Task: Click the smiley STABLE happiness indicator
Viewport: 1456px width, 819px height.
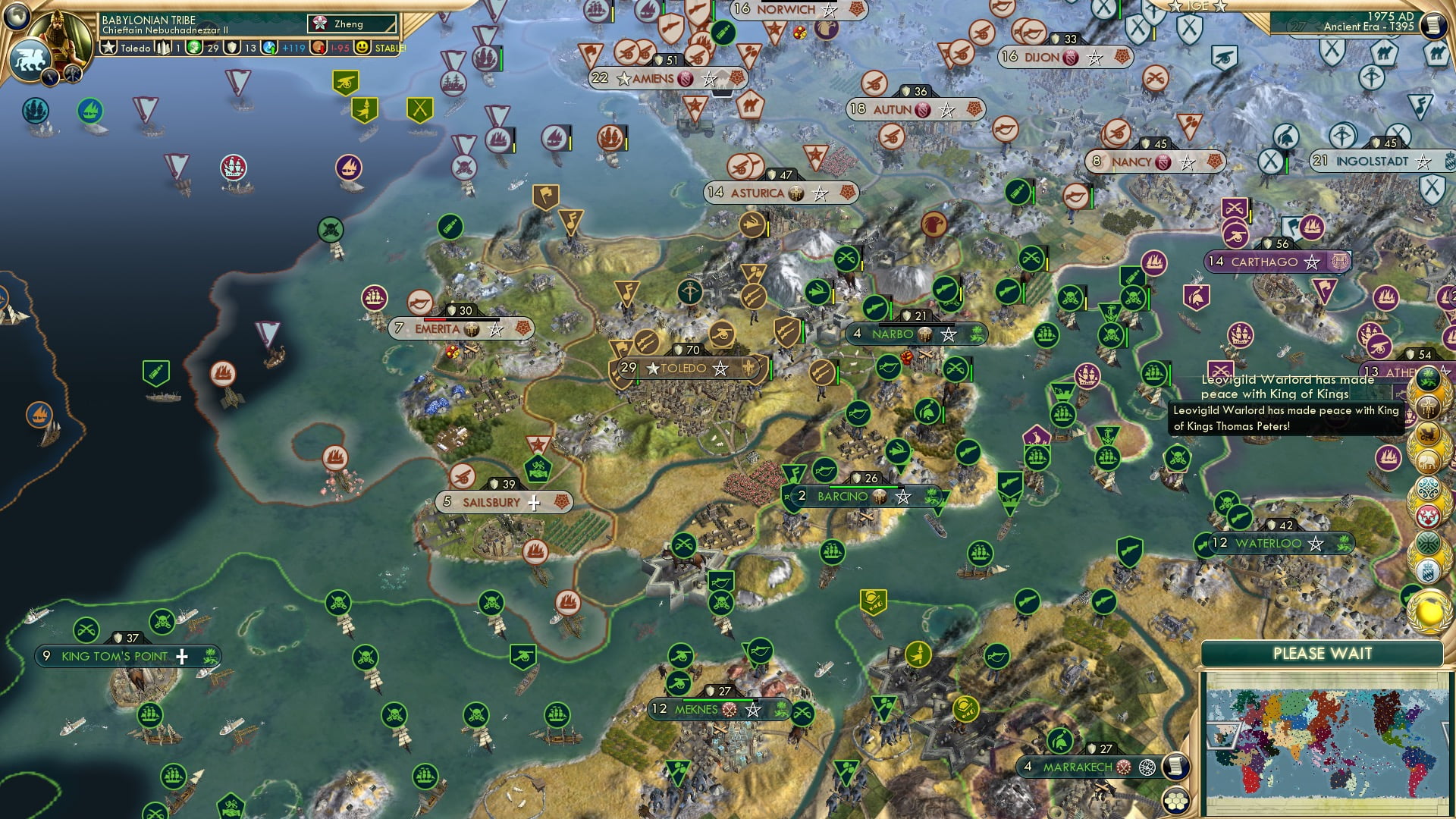Action: (x=362, y=48)
